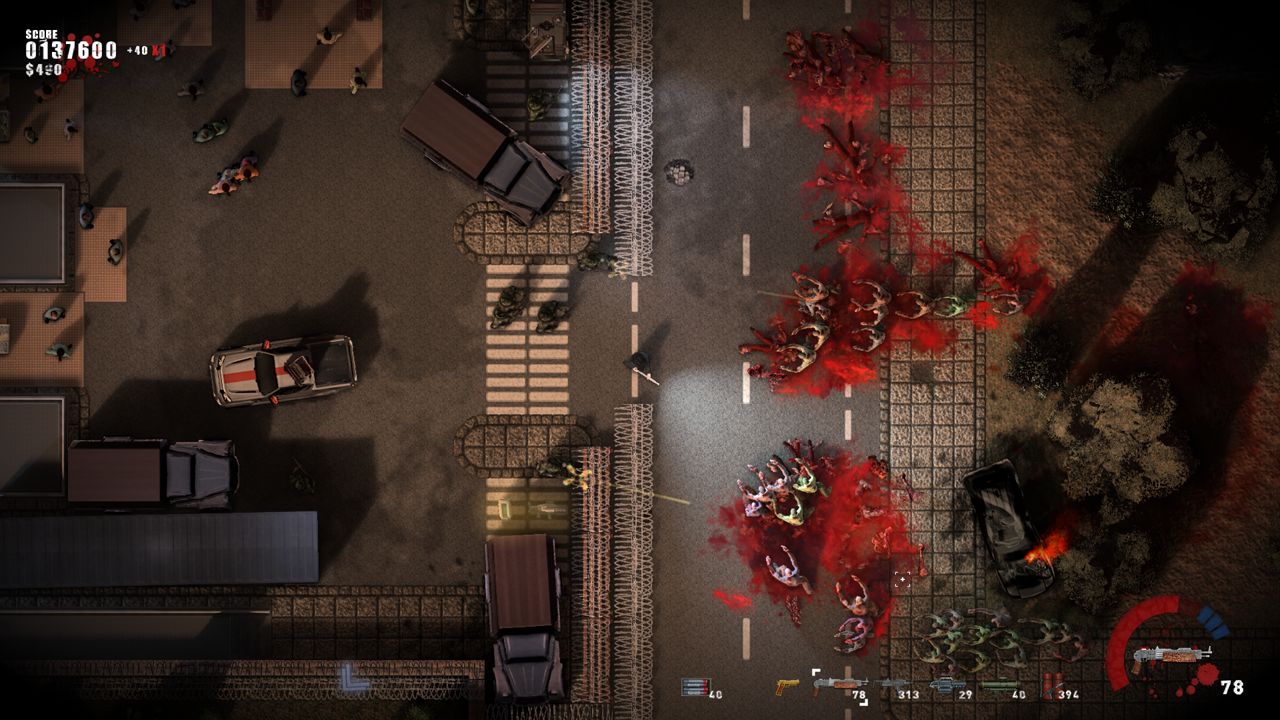Click the x1 score multiplier indicator

(158, 50)
